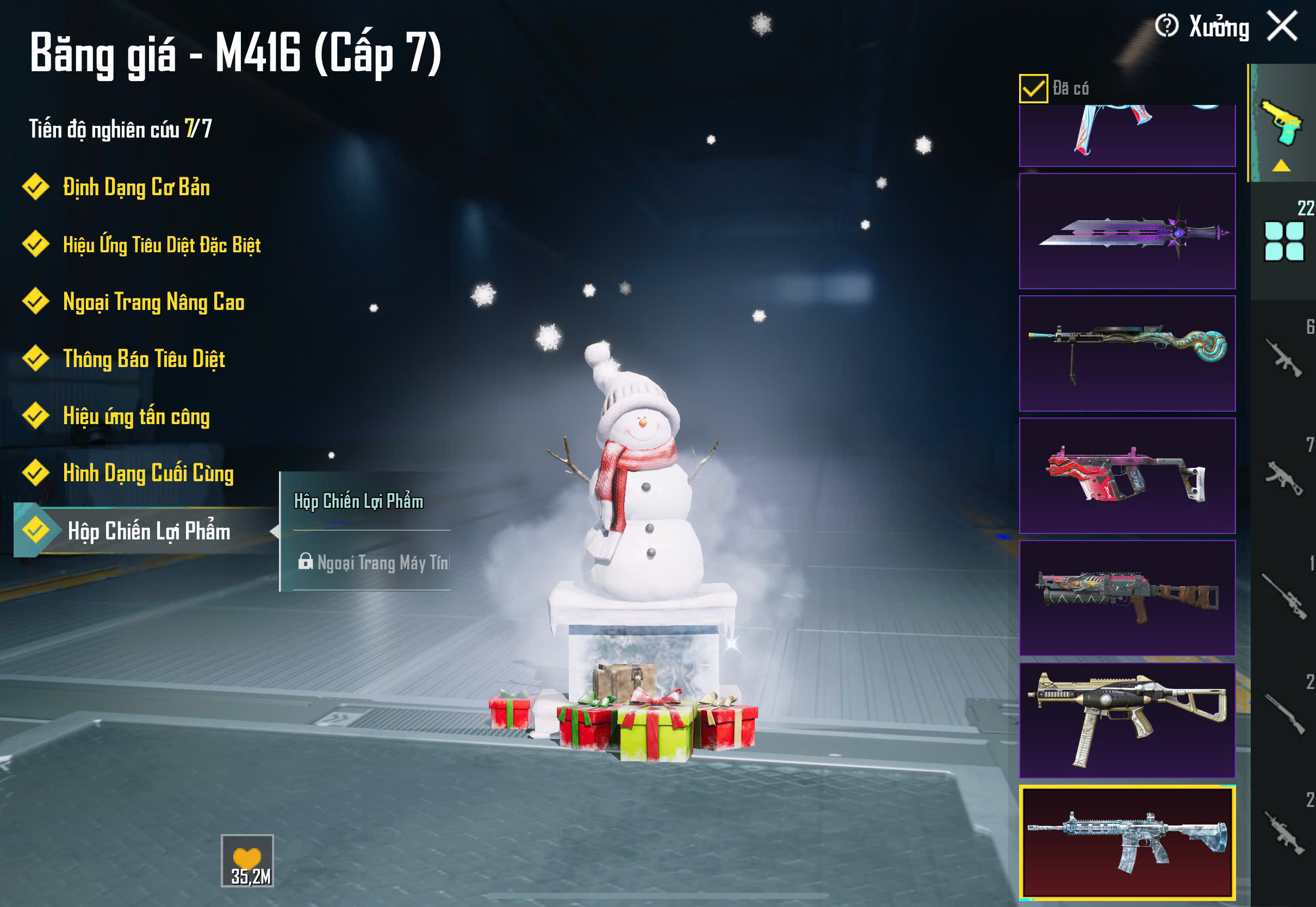Select the serpent machine gun skin thumbnail
The image size is (1316, 907).
pyautogui.click(x=1127, y=353)
